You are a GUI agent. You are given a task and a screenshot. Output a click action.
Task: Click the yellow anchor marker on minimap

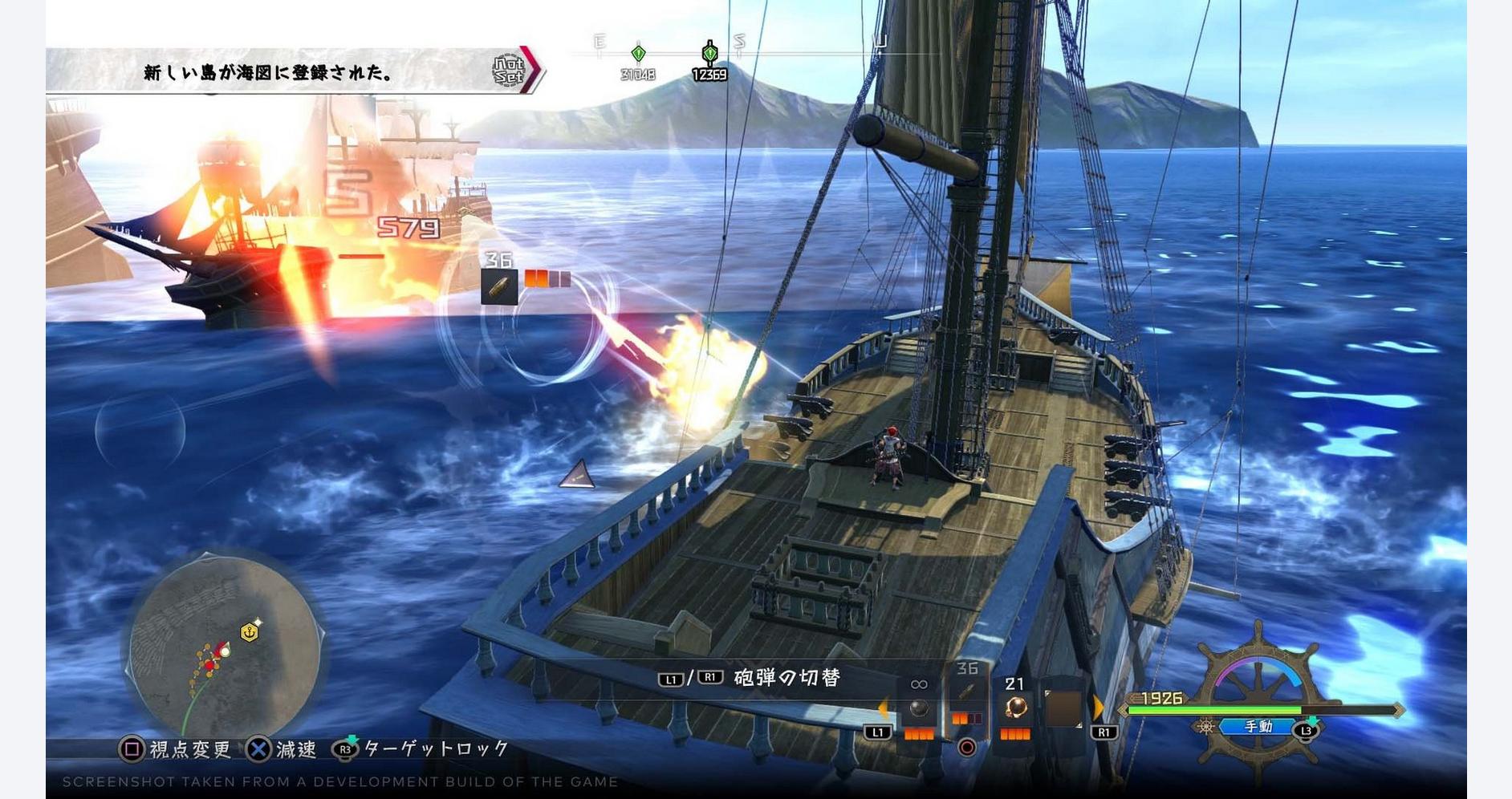point(250,632)
